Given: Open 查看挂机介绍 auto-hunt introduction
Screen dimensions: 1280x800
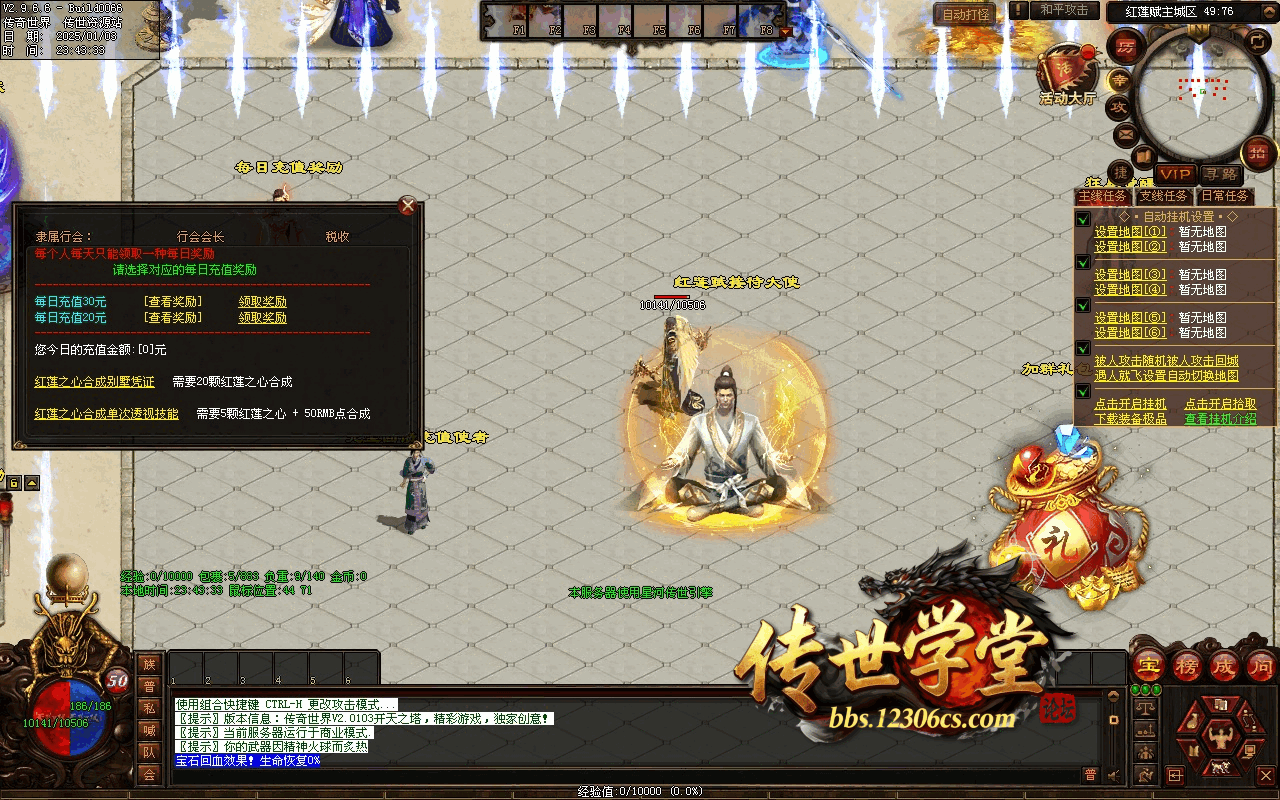Looking at the screenshot, I should pos(1221,419).
